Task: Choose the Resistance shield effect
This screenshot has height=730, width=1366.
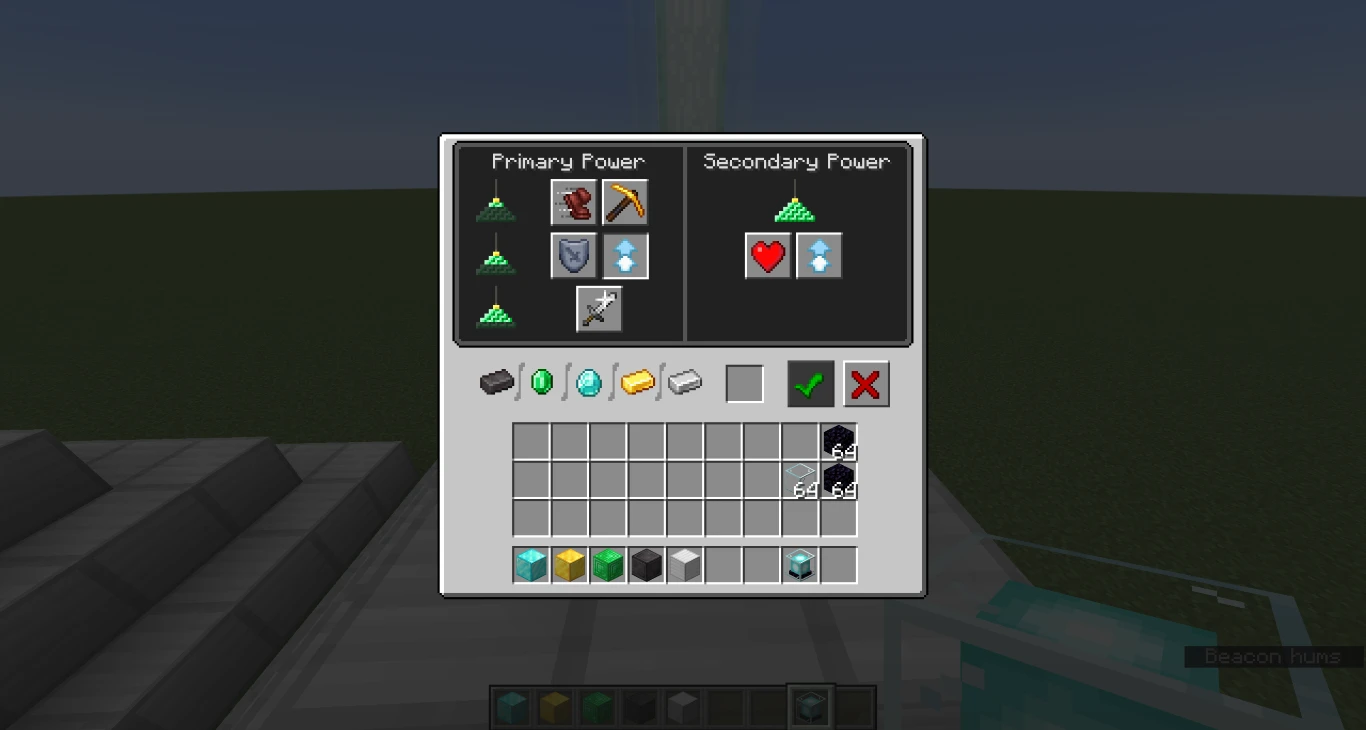Action: (x=573, y=255)
